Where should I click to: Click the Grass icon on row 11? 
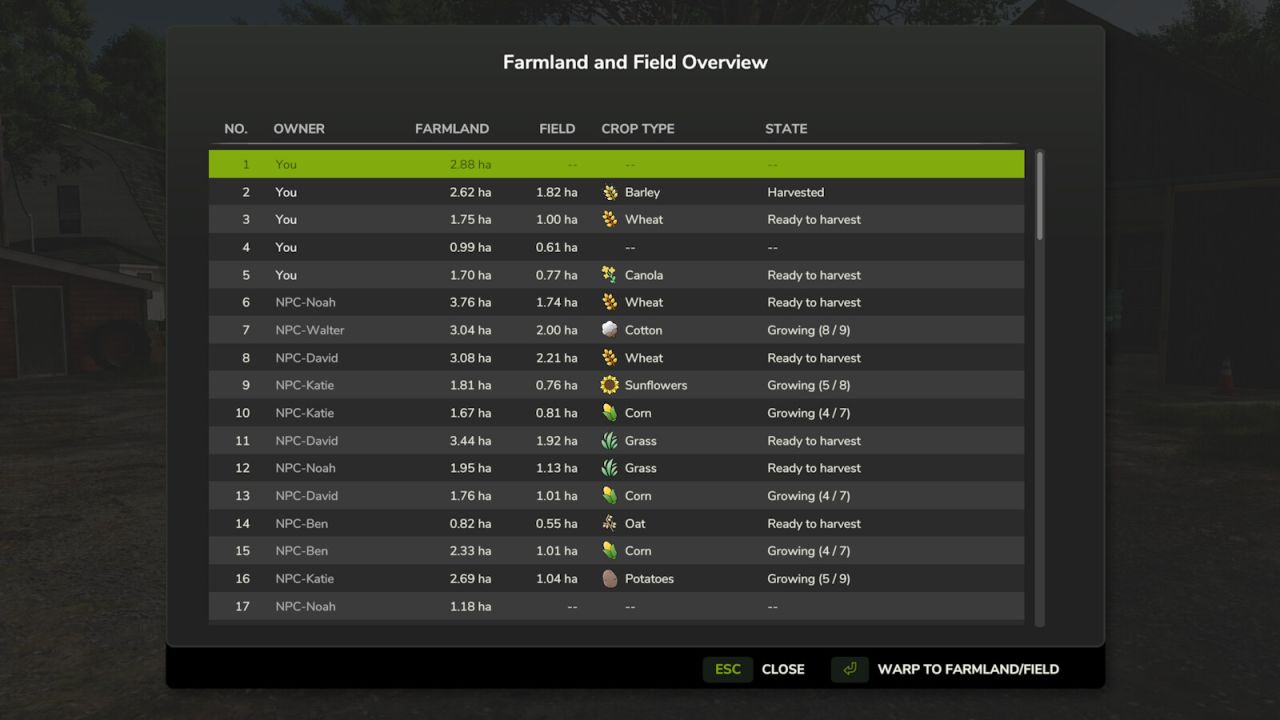pyautogui.click(x=611, y=440)
